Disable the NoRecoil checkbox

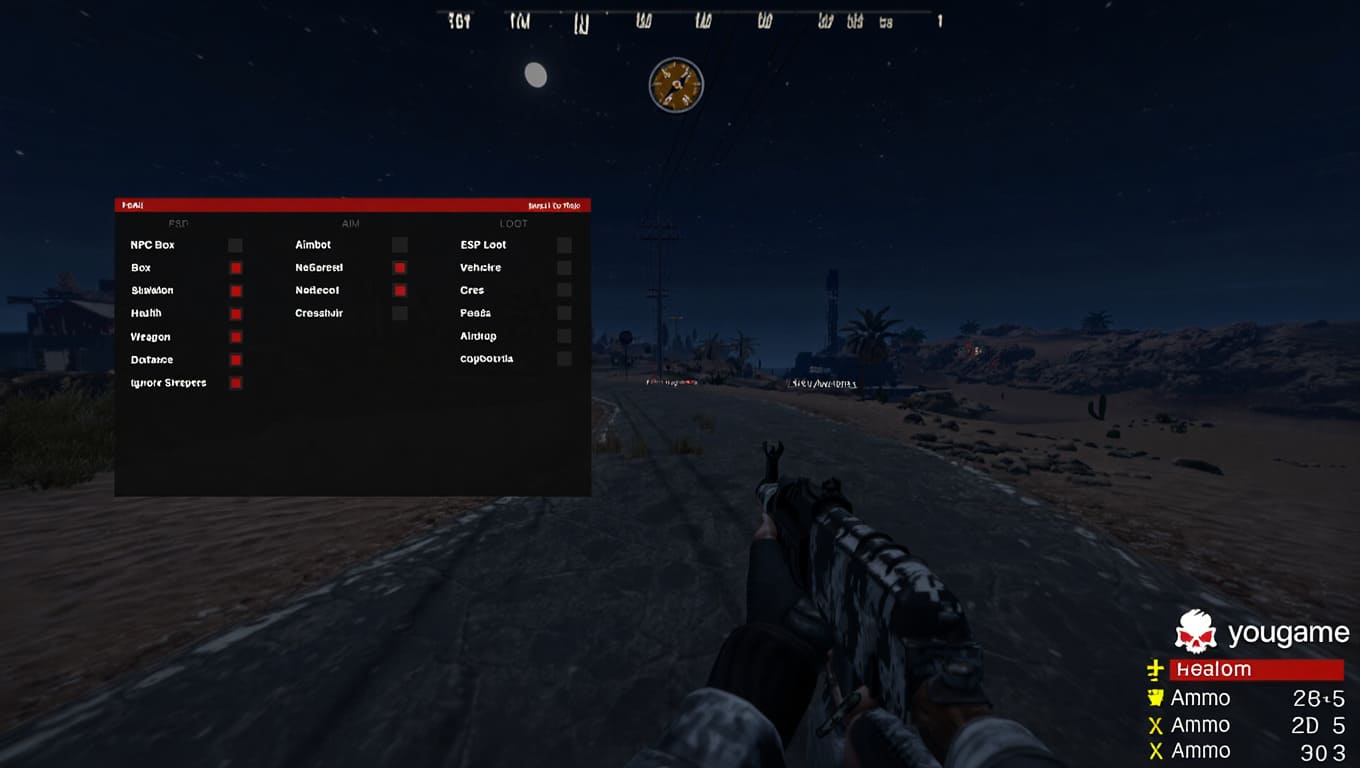point(400,291)
